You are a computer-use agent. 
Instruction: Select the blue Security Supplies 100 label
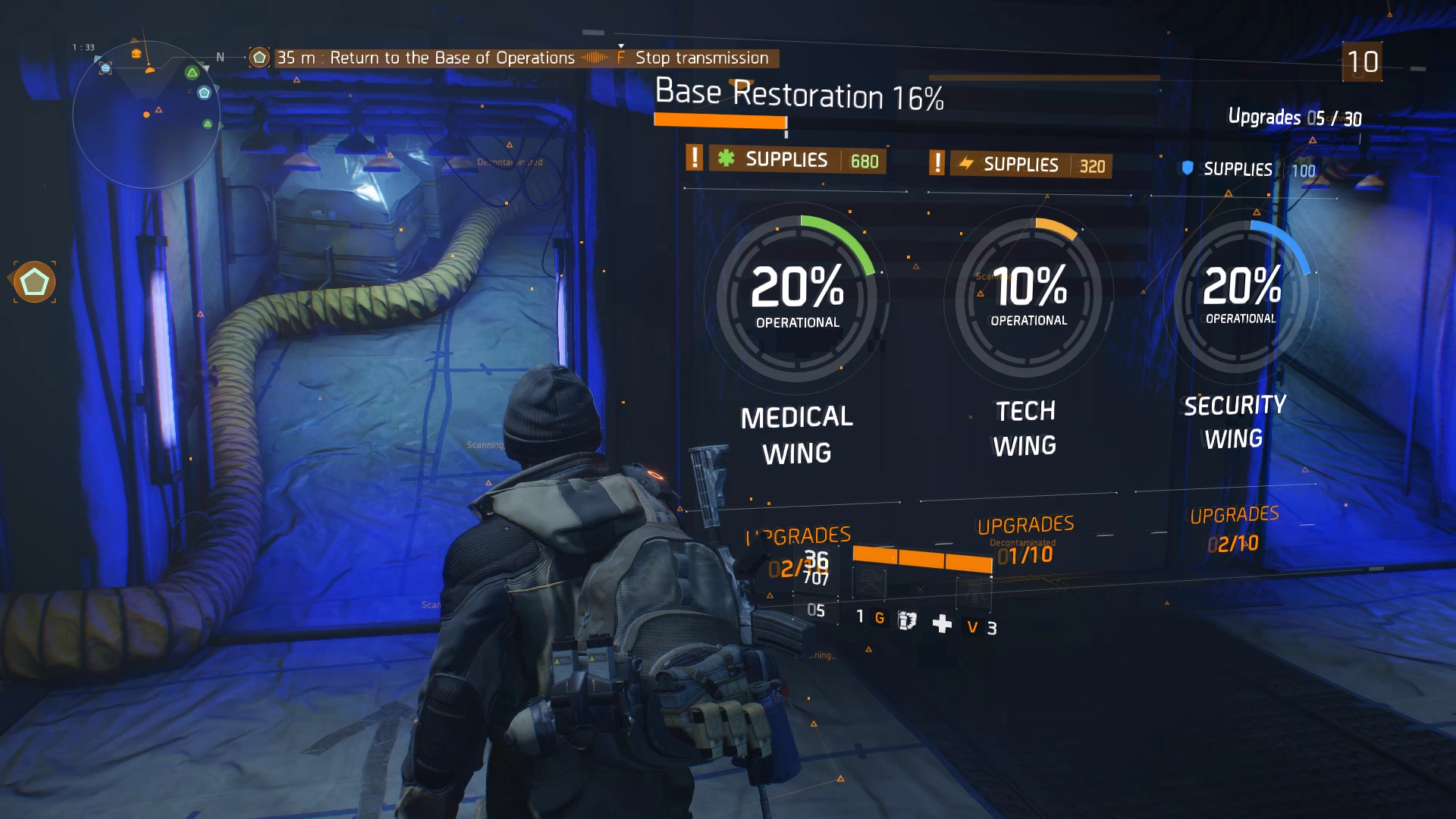(1249, 169)
